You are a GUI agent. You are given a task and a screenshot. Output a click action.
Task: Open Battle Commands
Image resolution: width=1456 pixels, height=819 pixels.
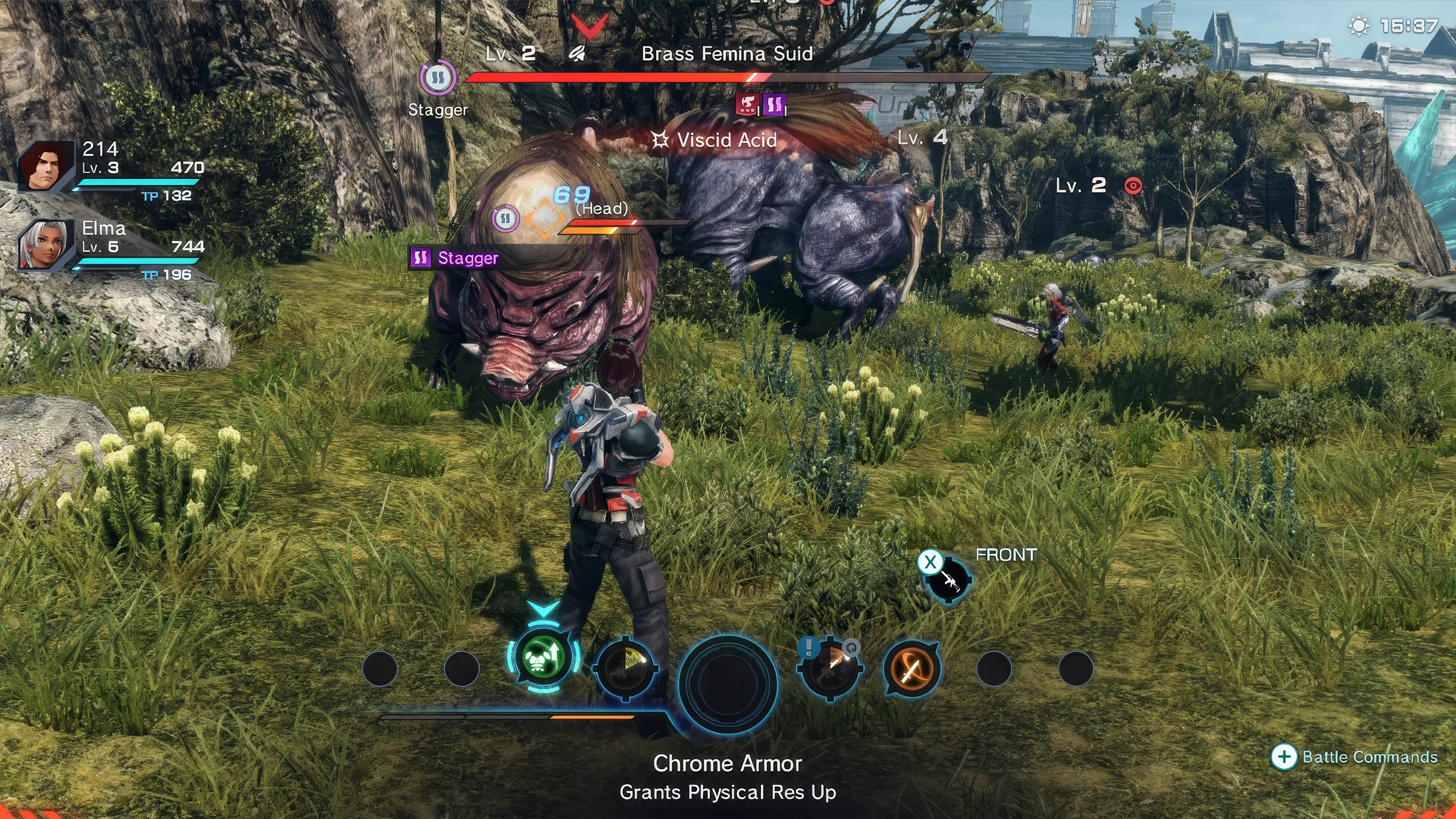pyautogui.click(x=1356, y=757)
